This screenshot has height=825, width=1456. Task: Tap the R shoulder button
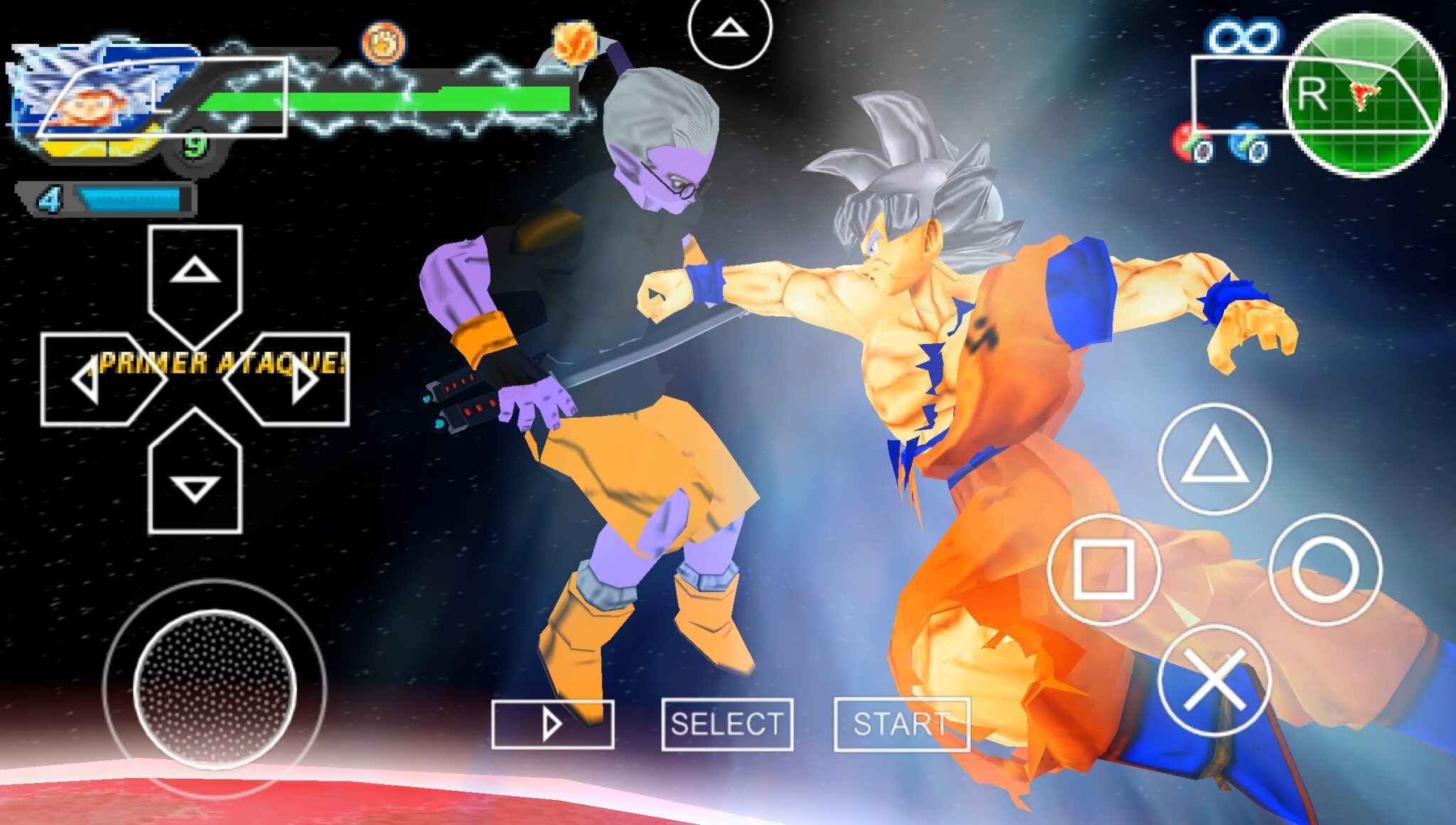[x=1312, y=95]
